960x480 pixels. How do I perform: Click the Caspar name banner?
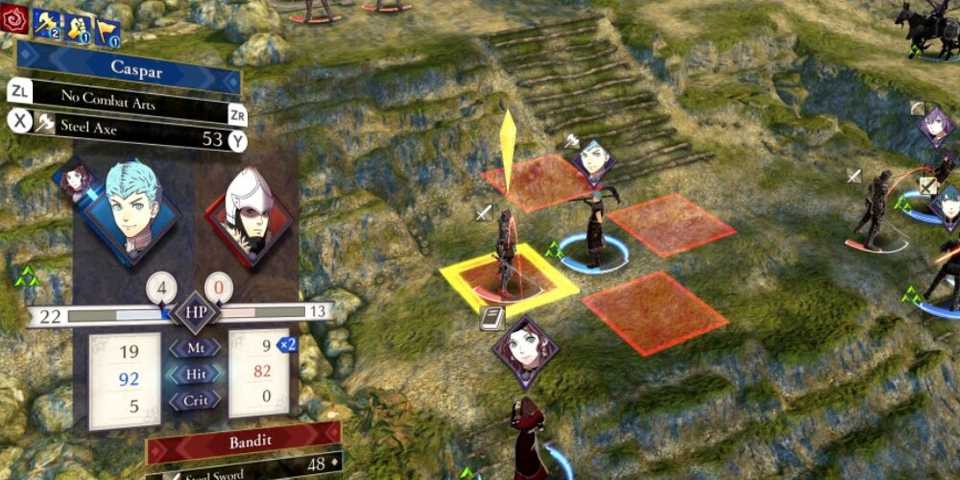click(x=128, y=70)
